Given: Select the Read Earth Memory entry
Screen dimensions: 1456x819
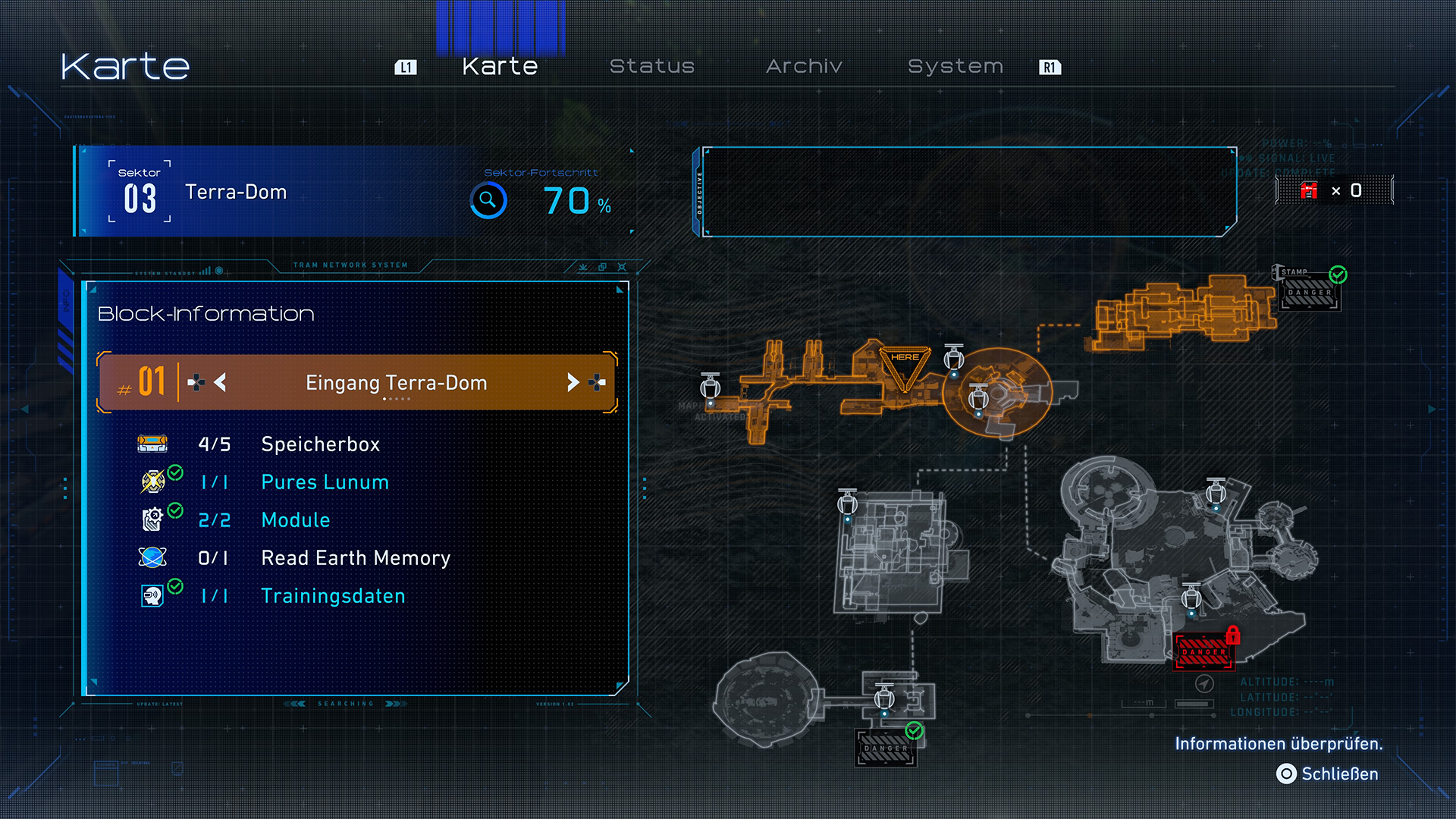Looking at the screenshot, I should [x=355, y=558].
